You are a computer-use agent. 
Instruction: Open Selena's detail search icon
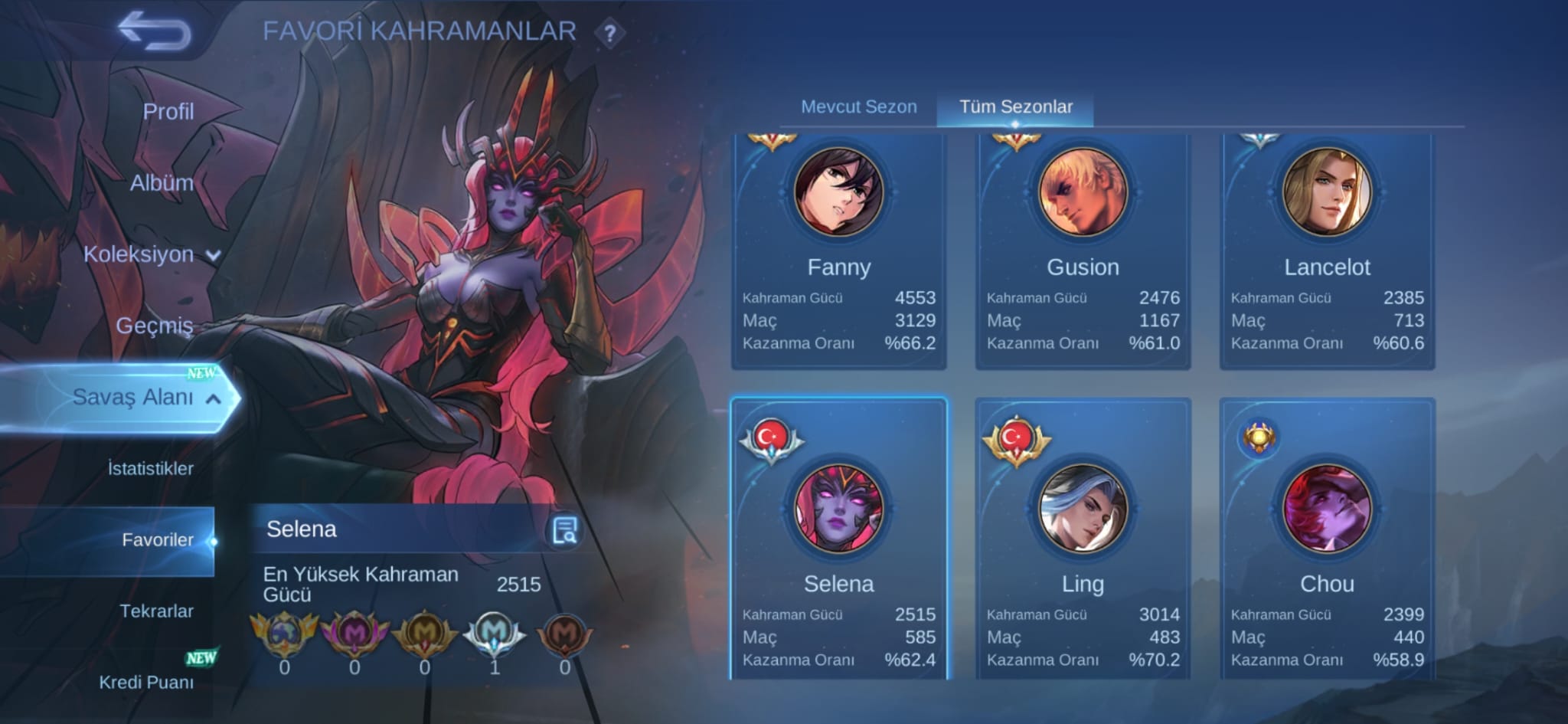[565, 530]
